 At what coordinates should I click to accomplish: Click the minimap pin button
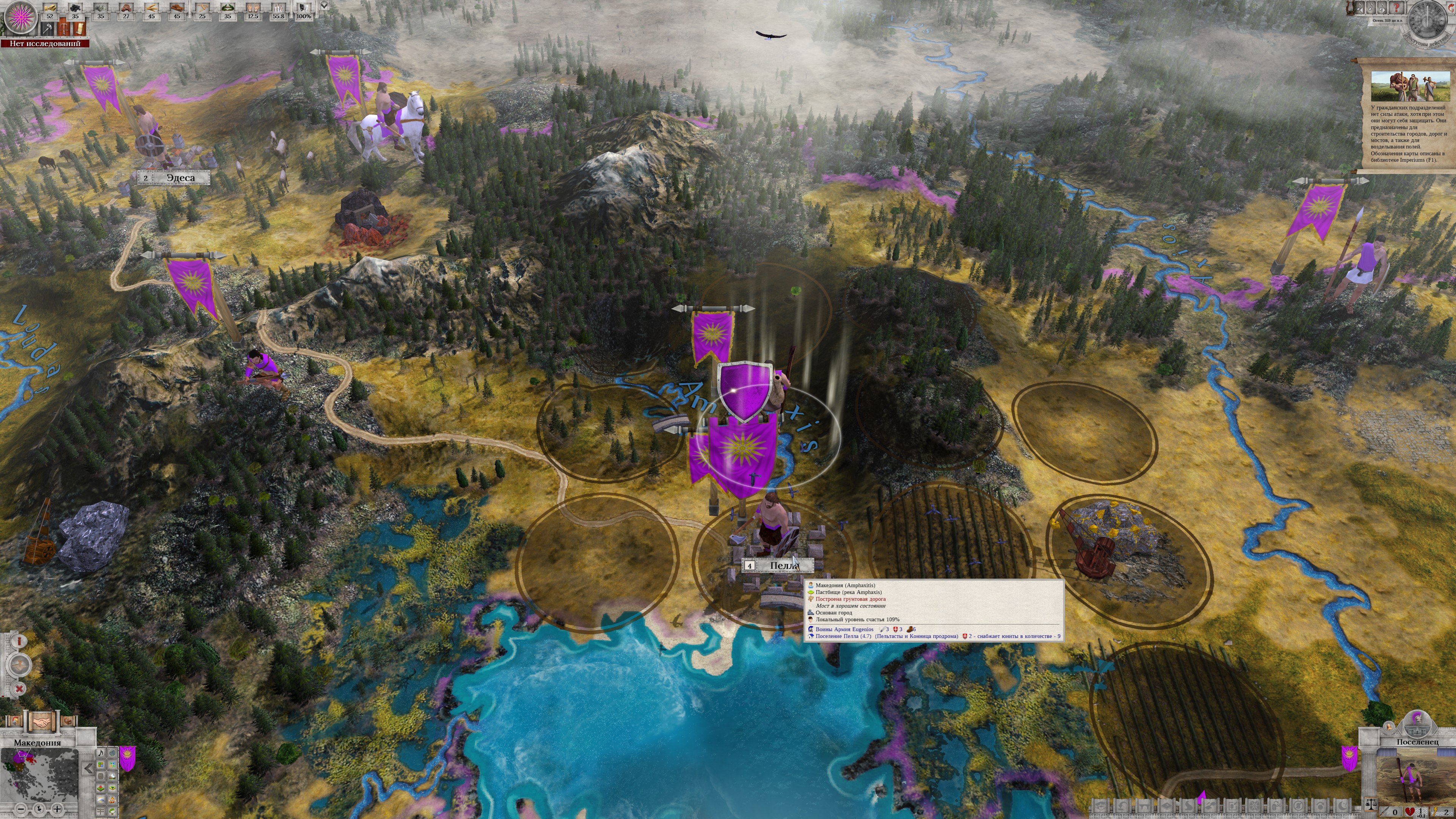[38, 810]
